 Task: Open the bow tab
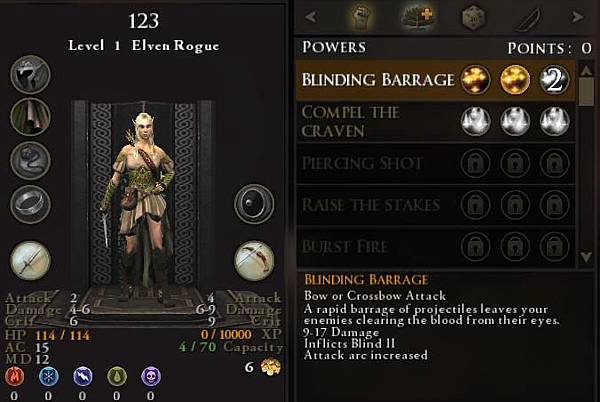(527, 17)
